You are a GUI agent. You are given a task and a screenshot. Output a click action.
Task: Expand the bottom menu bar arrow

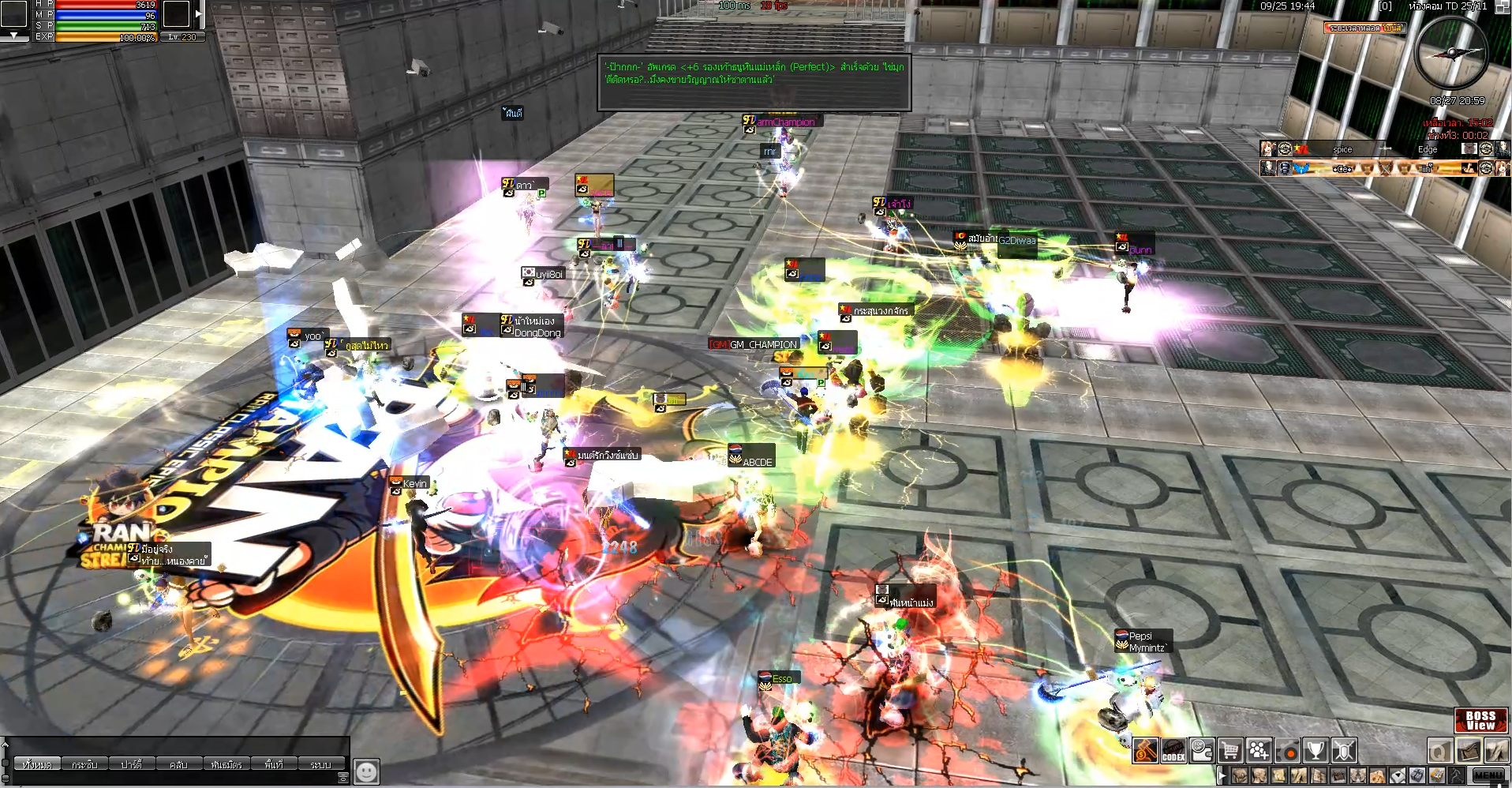coord(1222,775)
